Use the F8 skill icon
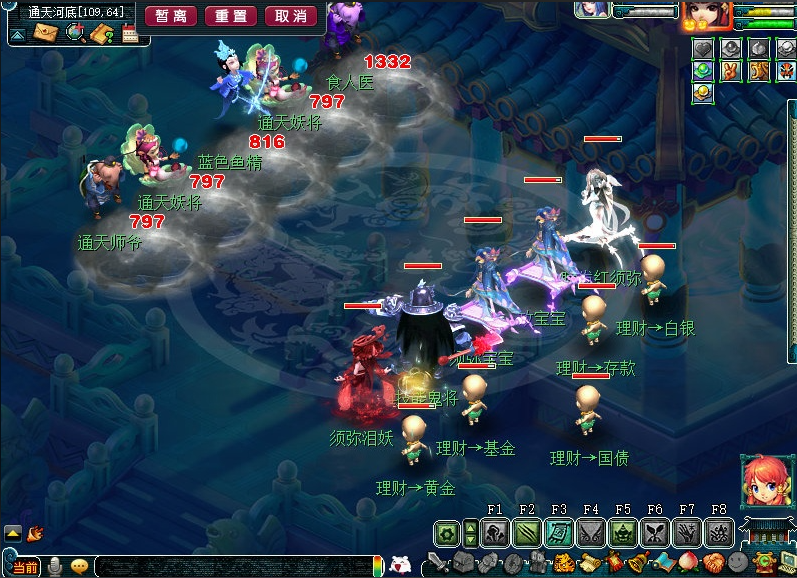 [x=719, y=534]
